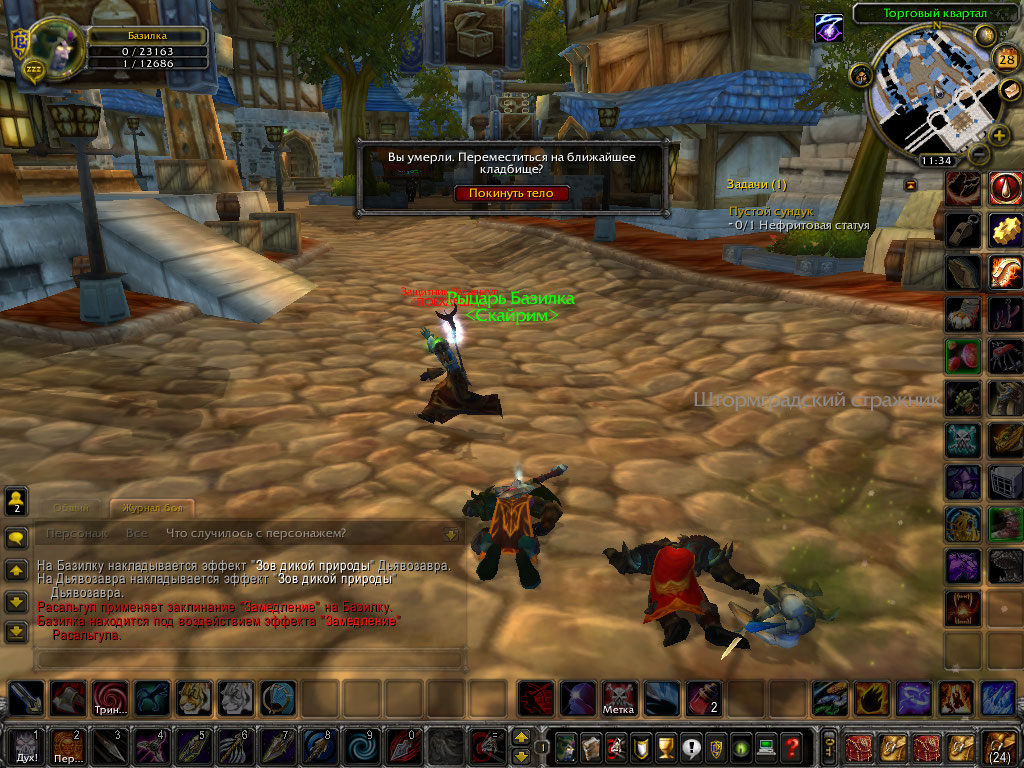Open the main backpack showing (24)

point(1000,745)
